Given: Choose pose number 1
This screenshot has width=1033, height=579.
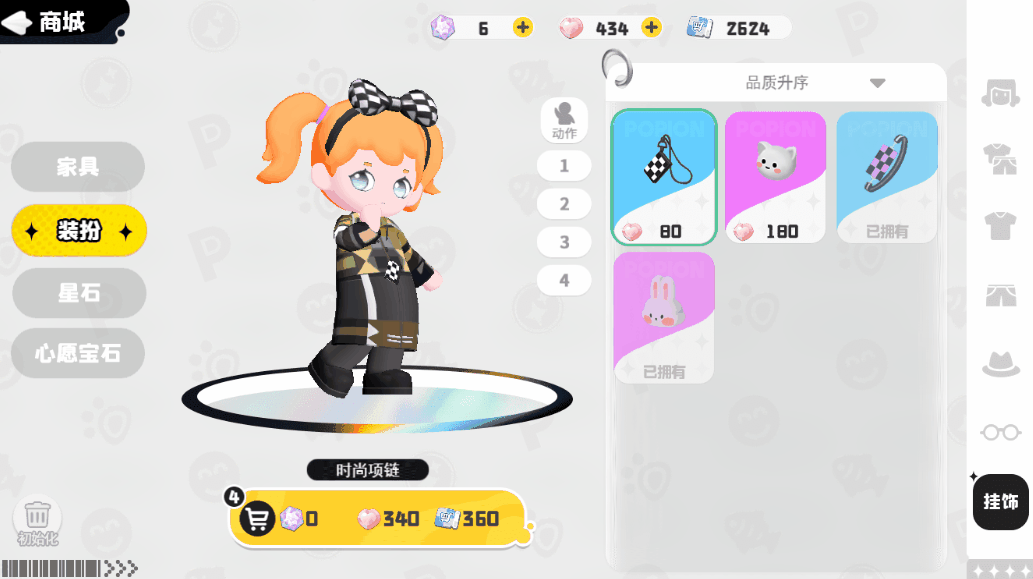Looking at the screenshot, I should pyautogui.click(x=564, y=166).
